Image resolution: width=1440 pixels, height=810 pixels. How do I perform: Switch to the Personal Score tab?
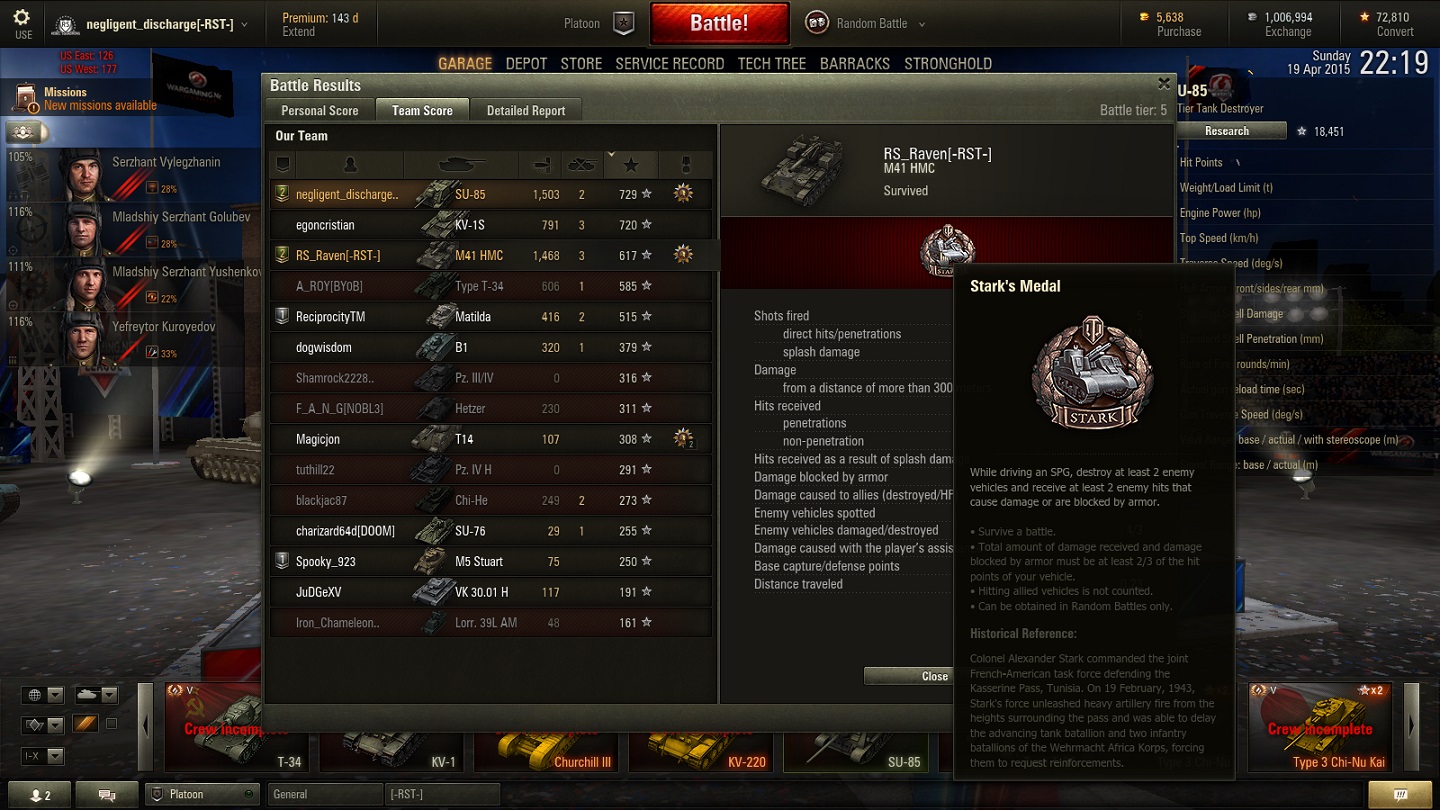click(x=319, y=111)
